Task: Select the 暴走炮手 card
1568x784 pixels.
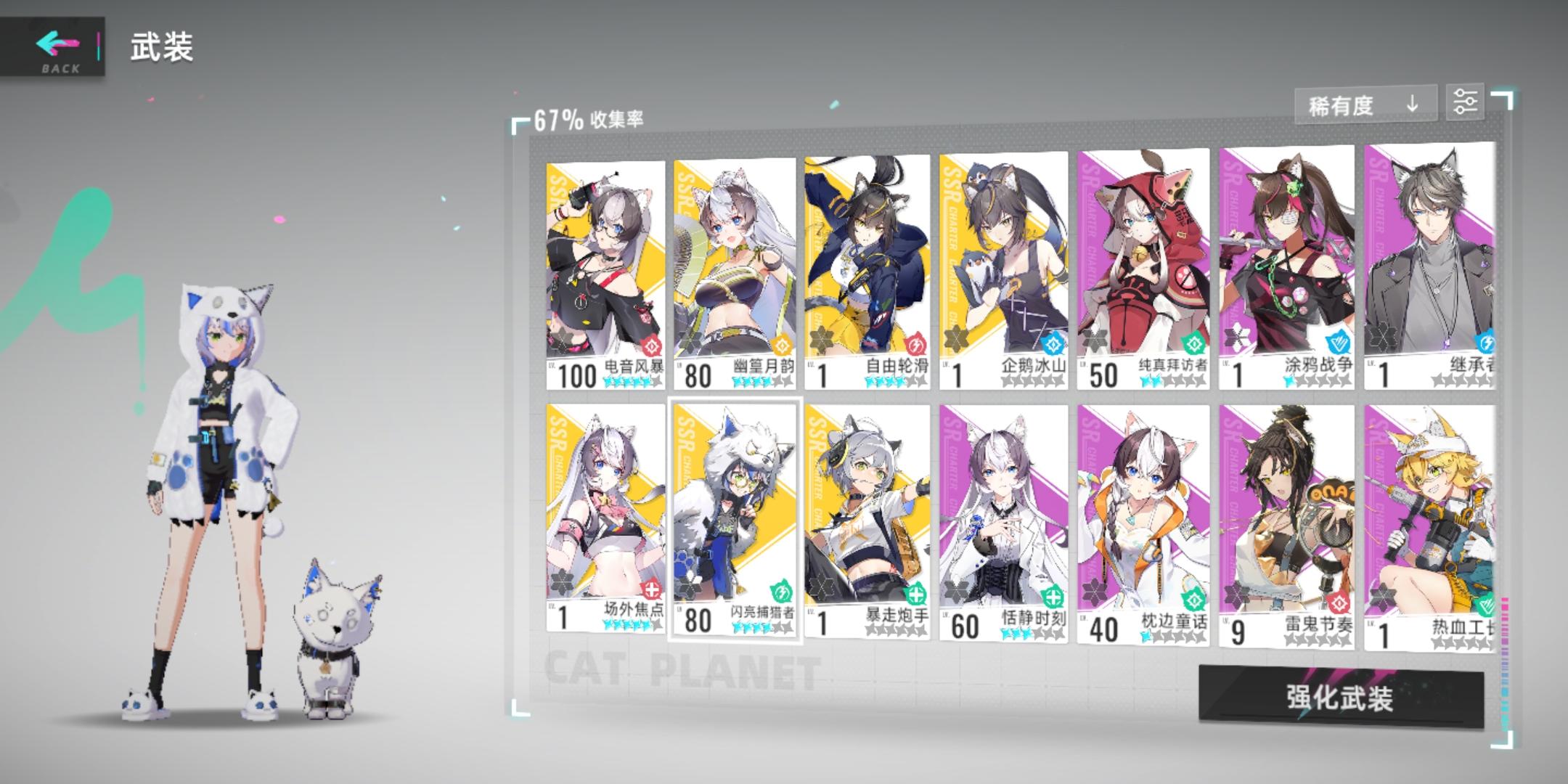Action: (867, 523)
